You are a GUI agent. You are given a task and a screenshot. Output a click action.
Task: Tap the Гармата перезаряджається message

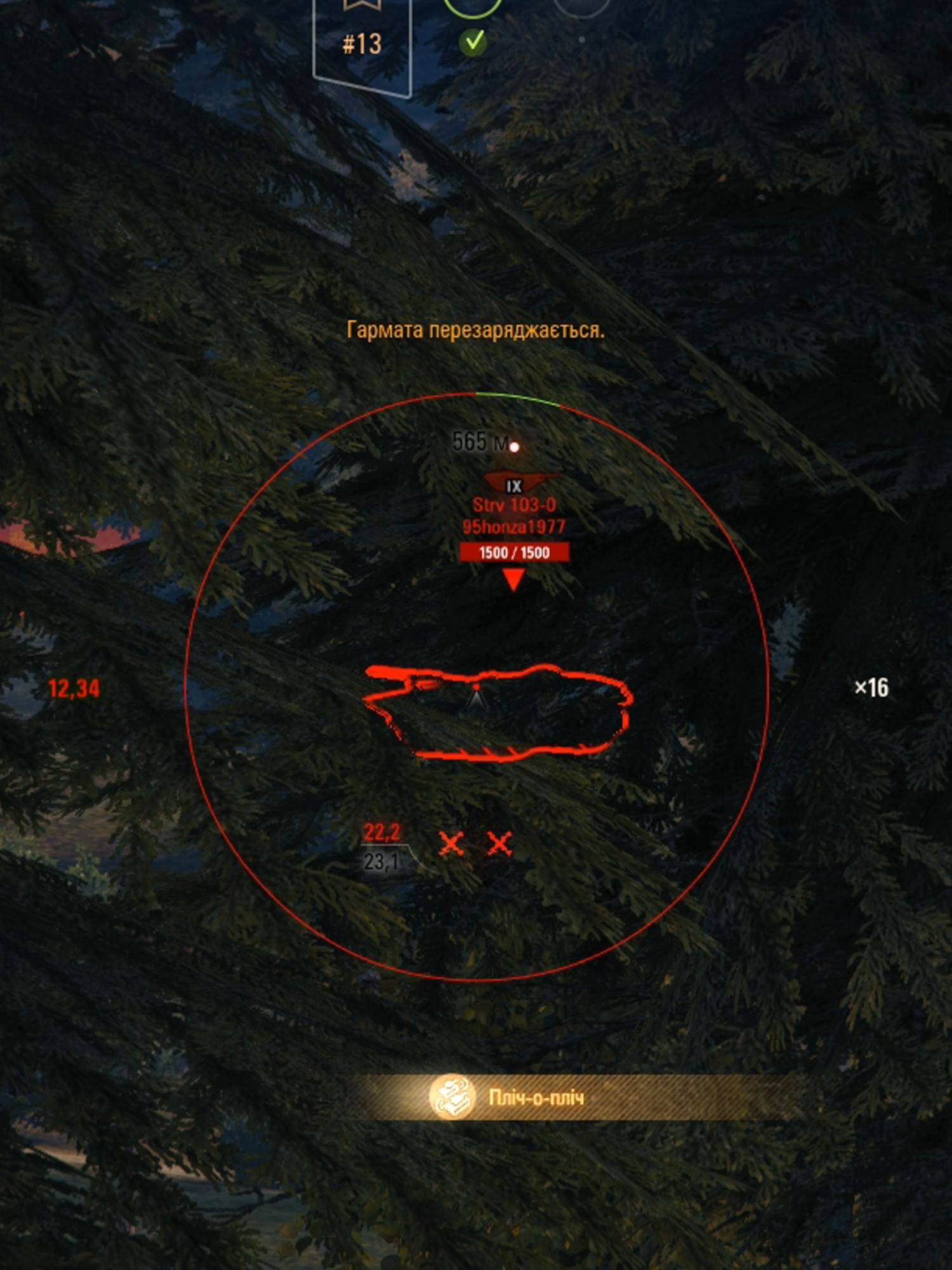point(476,330)
